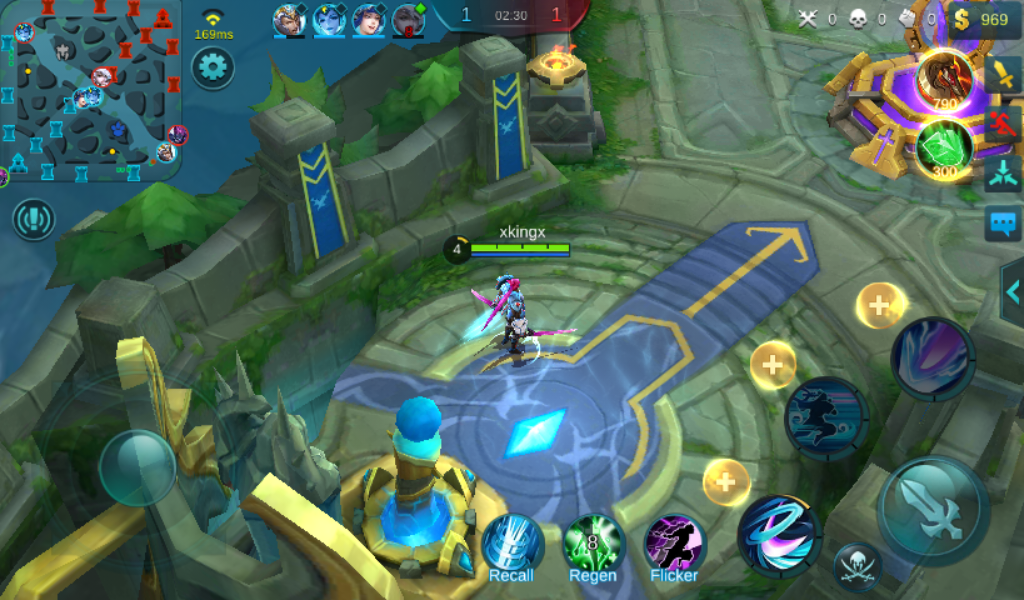This screenshot has height=600, width=1024.
Task: Collapse the side panel with arrow tab
Action: tap(1012, 291)
